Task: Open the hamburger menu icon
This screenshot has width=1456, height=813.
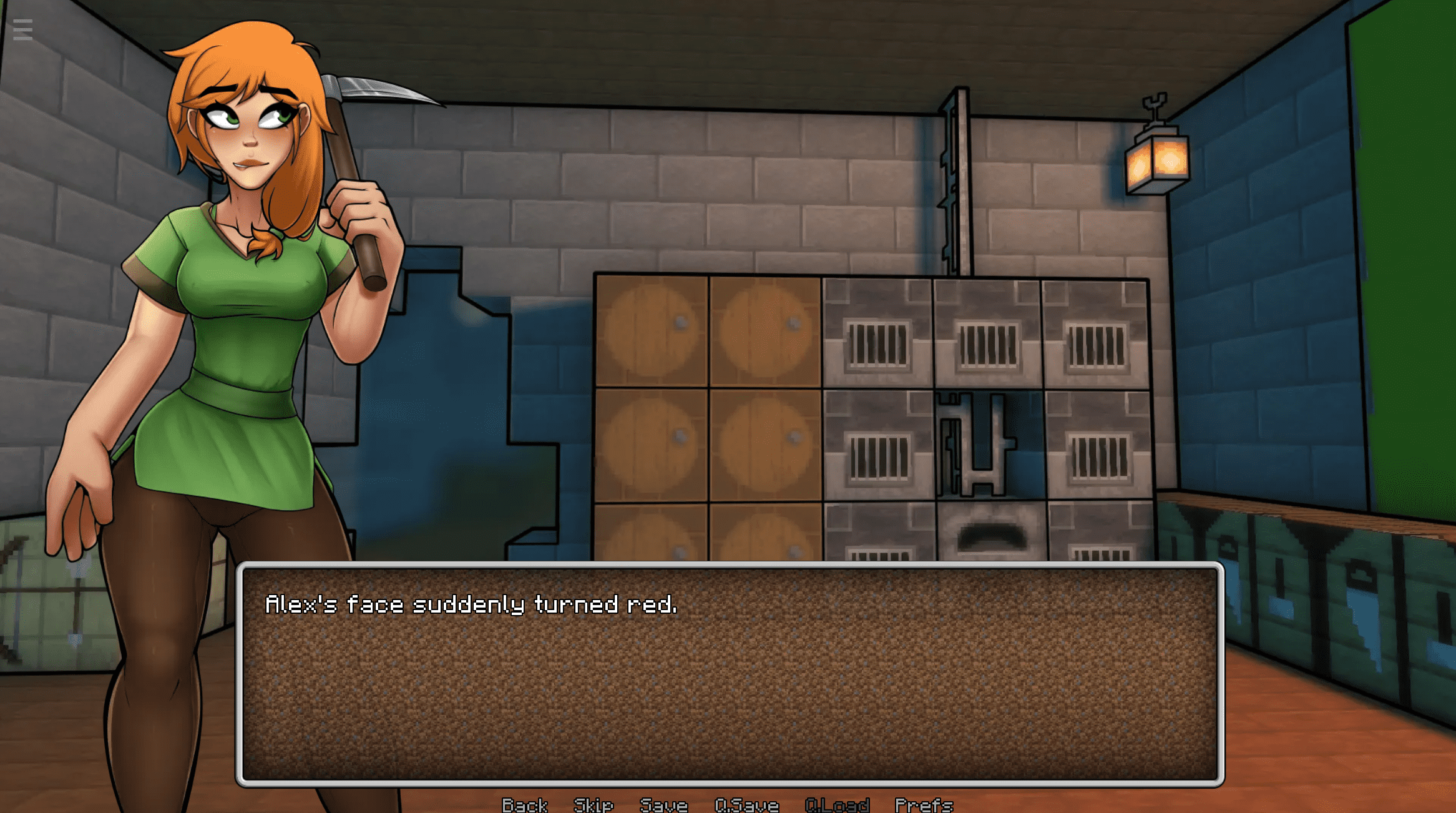Action: click(22, 29)
